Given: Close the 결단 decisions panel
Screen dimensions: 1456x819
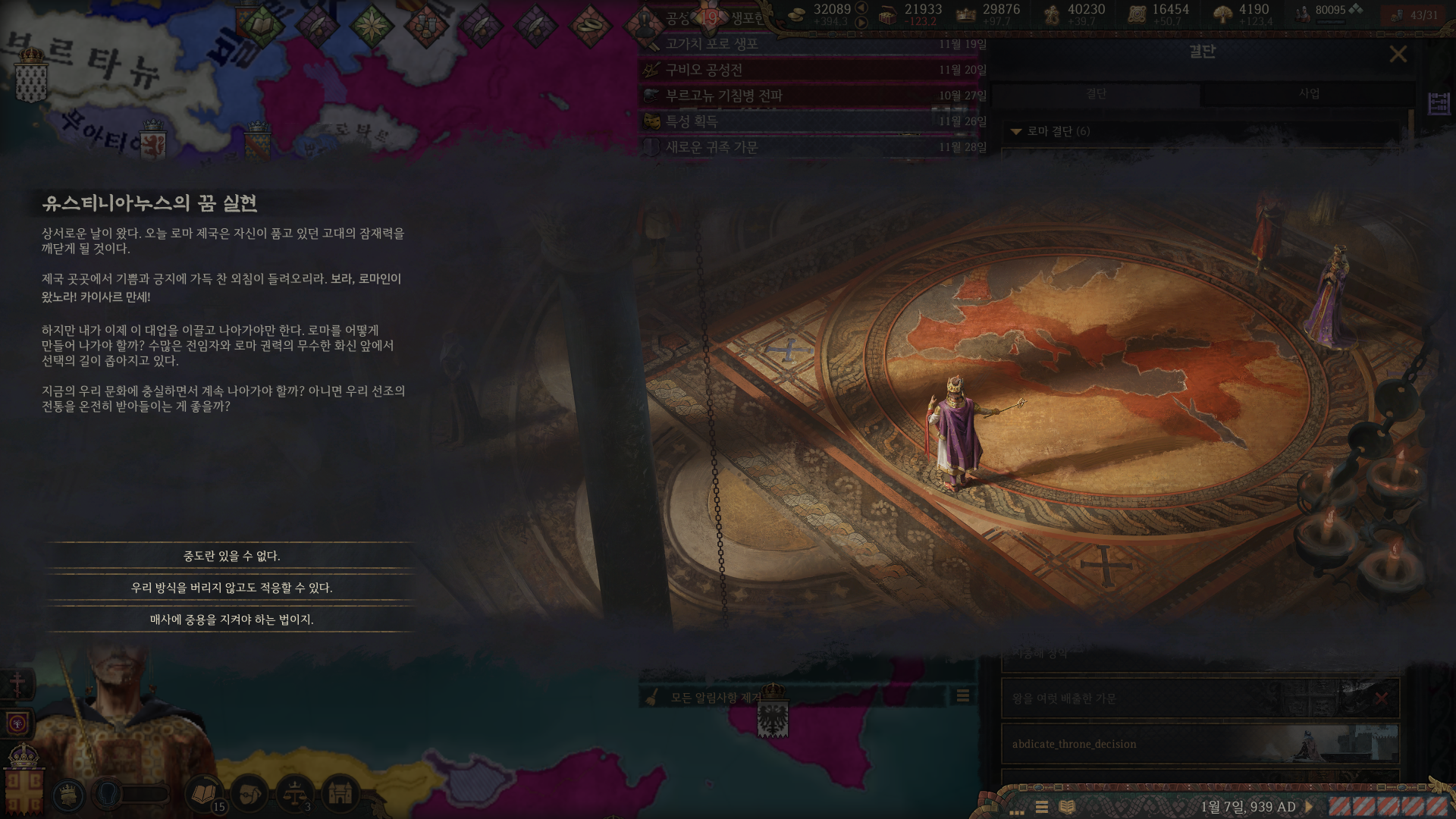Looking at the screenshot, I should 1398,54.
